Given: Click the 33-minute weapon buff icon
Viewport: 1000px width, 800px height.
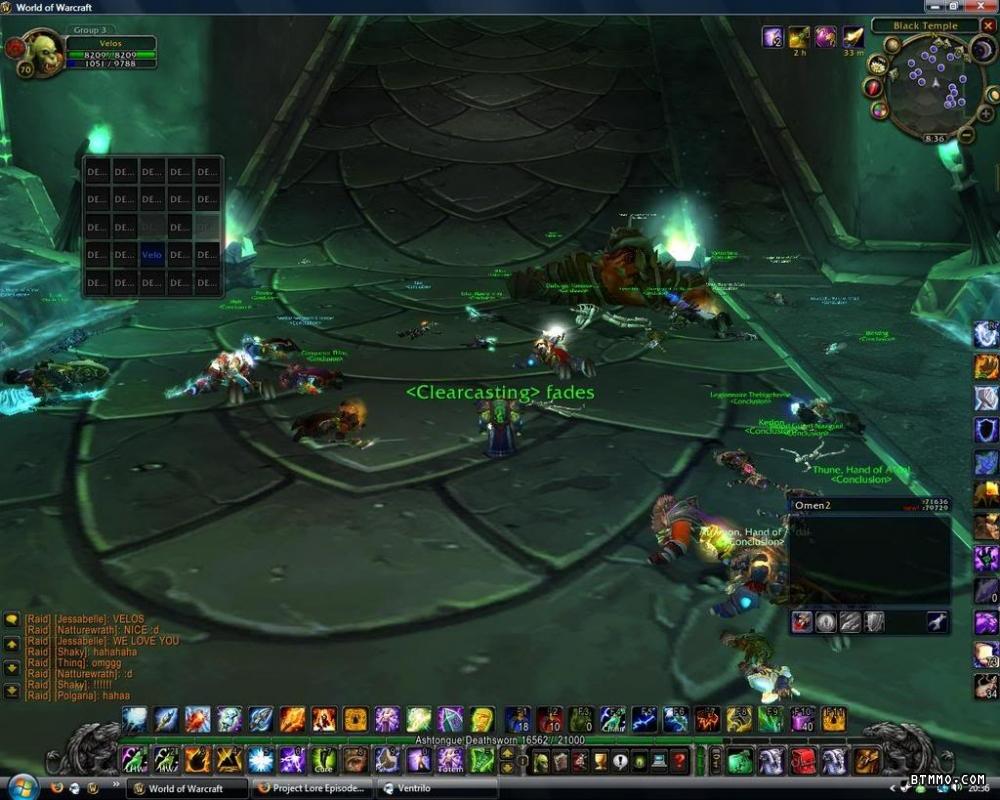Looking at the screenshot, I should pyautogui.click(x=852, y=38).
